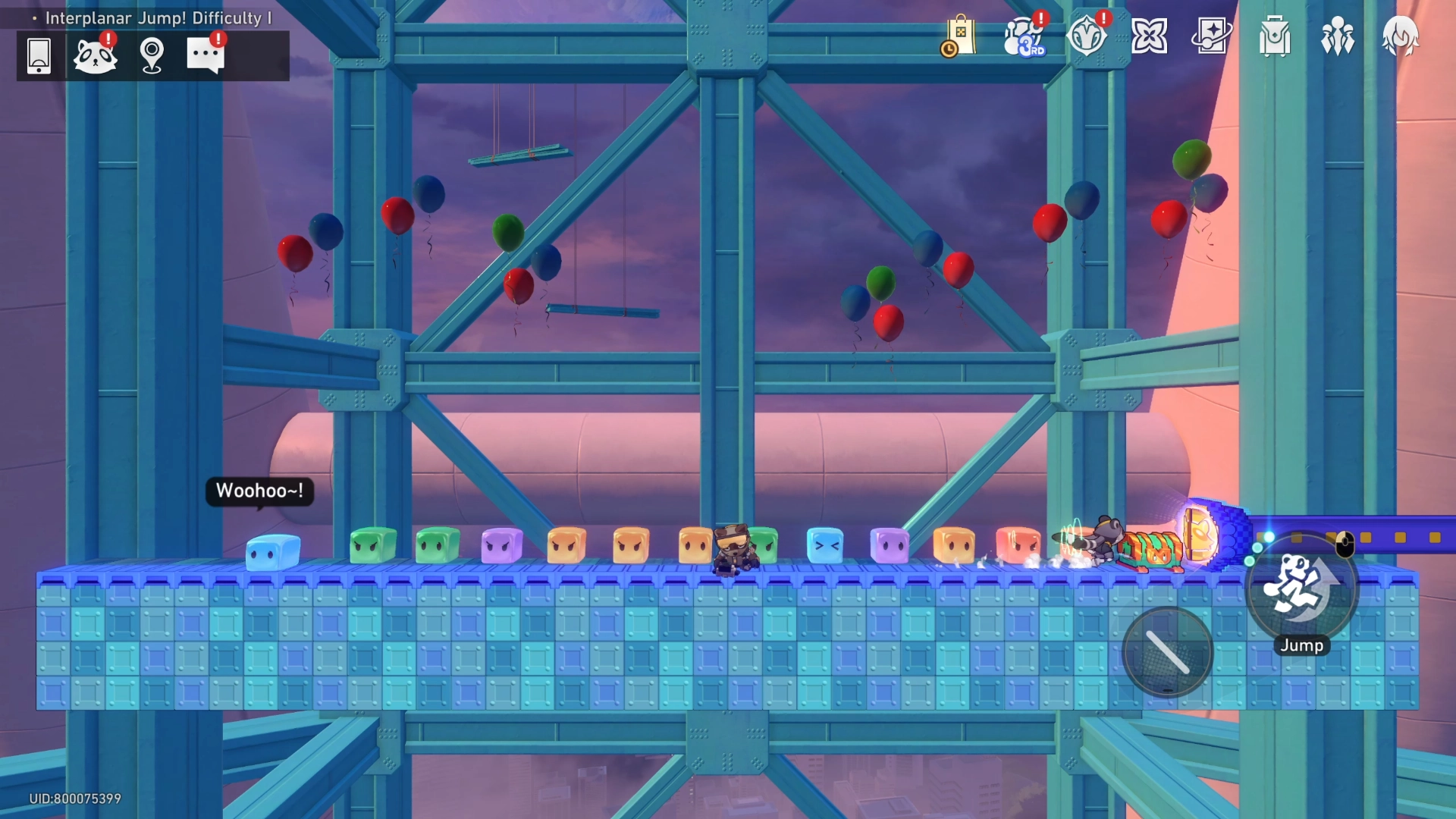Open the shopping bag store icon
Viewport: 1456px width, 819px height.
tap(959, 36)
